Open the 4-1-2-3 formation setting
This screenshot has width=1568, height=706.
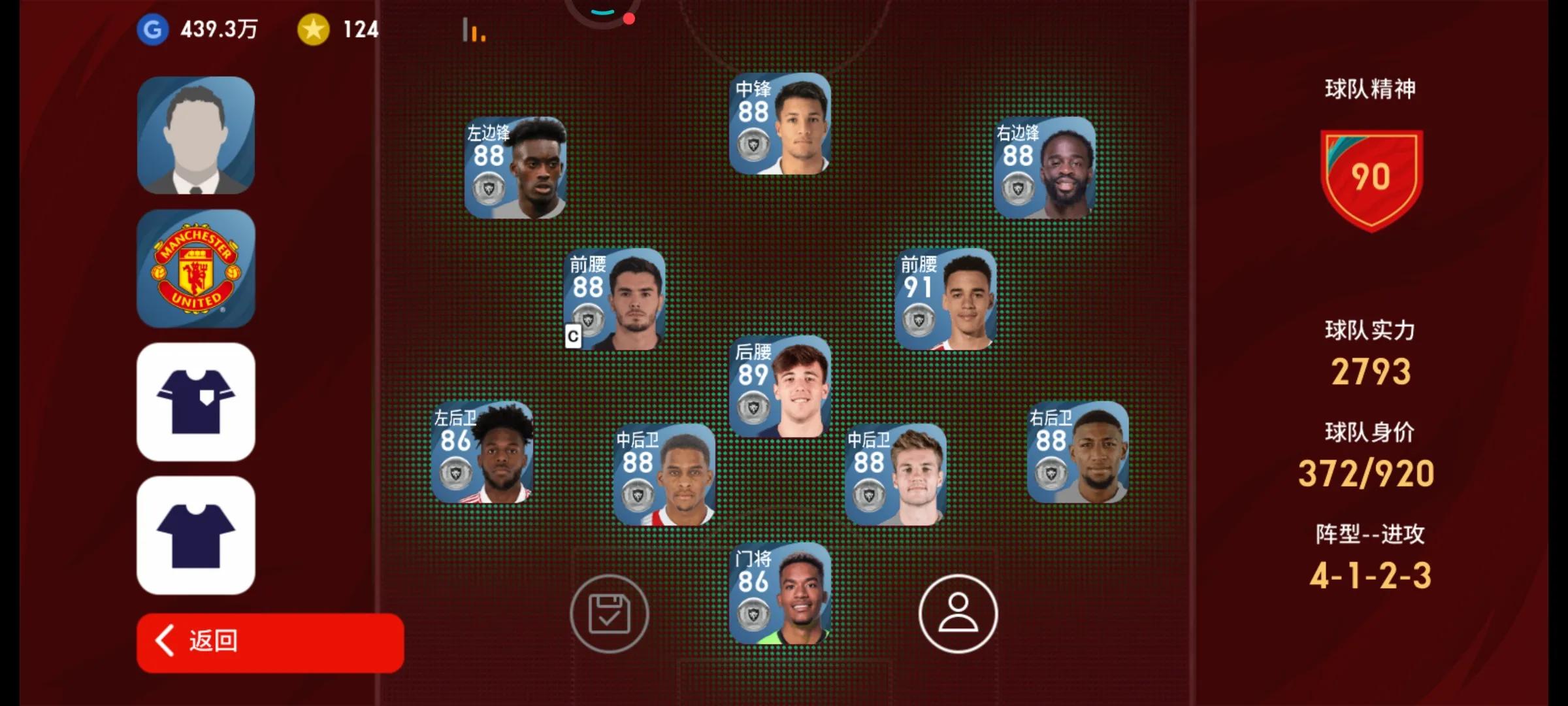1370,575
